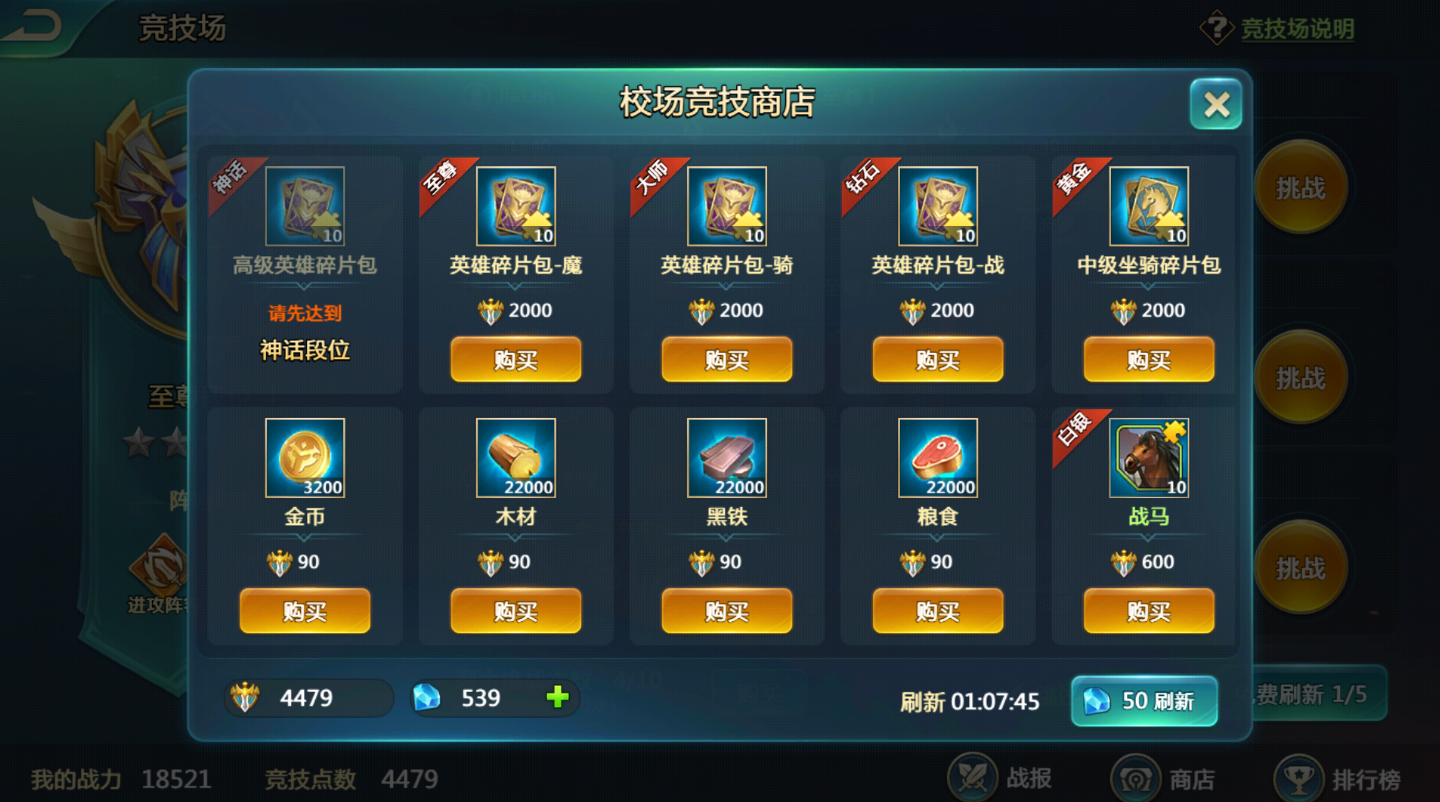Buy the 英雄碎片包-魔 hero shard pack
The image size is (1440, 802).
(x=516, y=359)
